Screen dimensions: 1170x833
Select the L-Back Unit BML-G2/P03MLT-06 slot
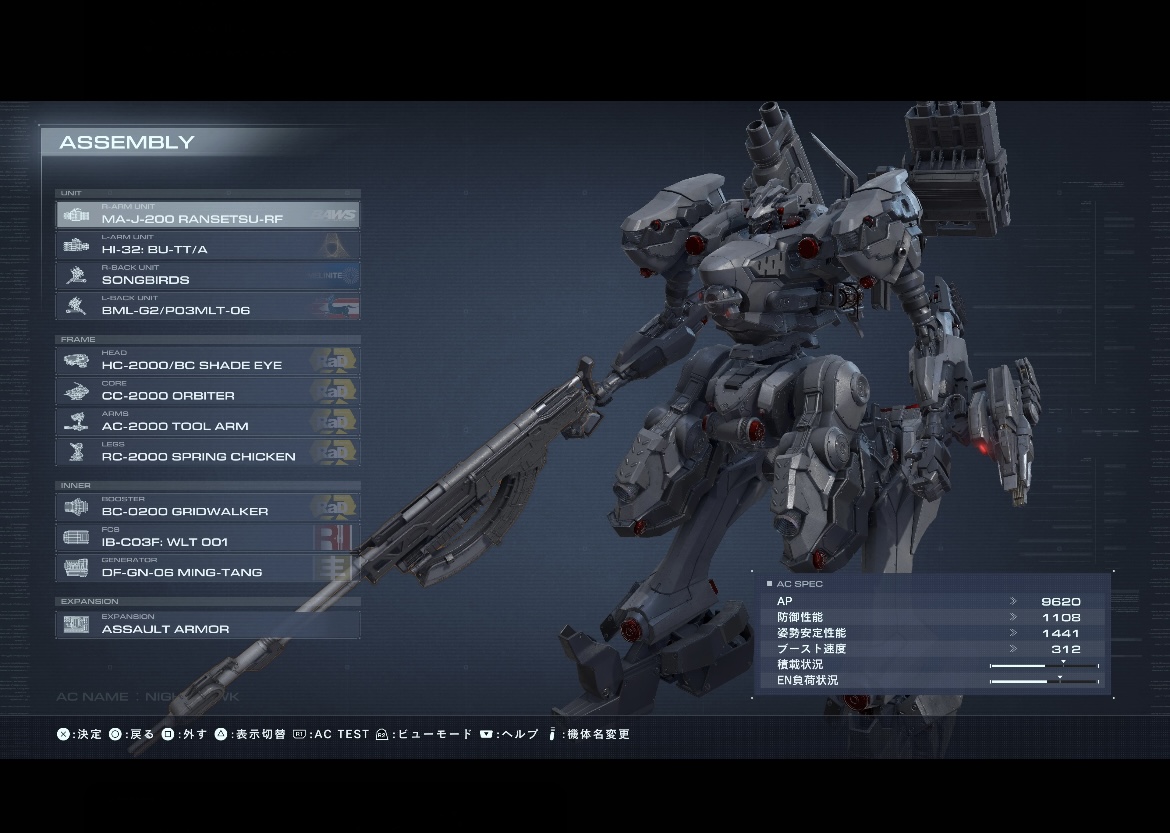(208, 306)
